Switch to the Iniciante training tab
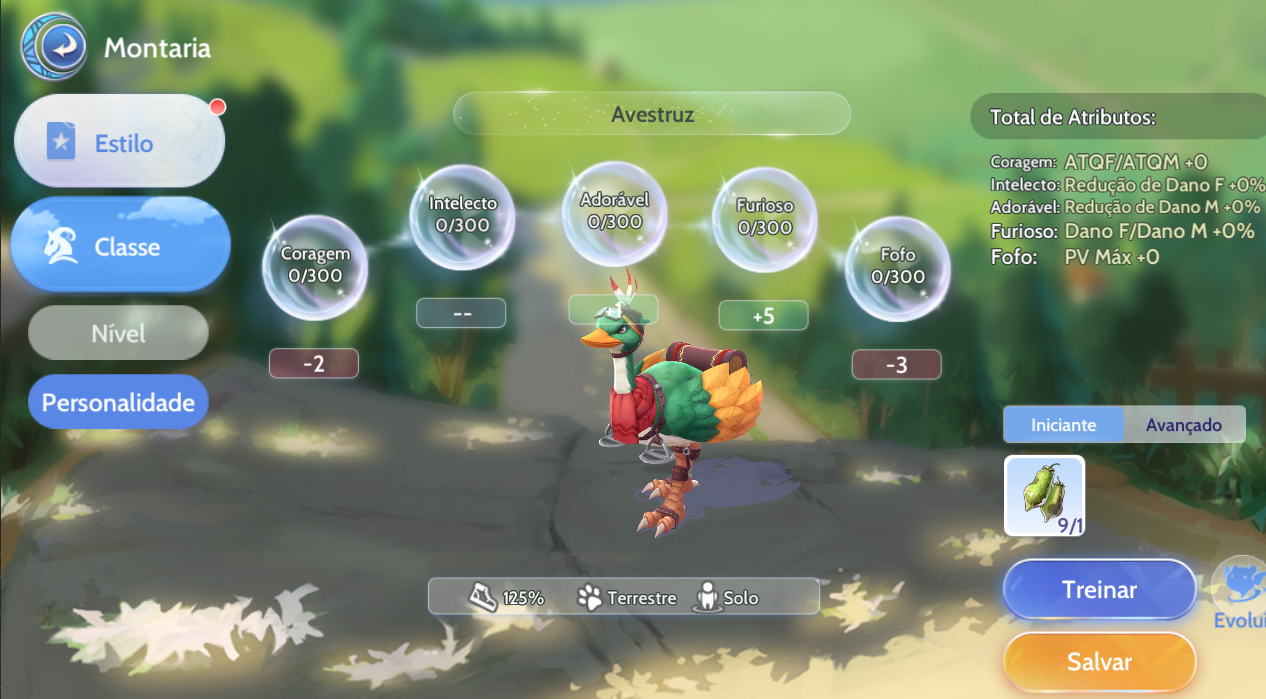This screenshot has height=699, width=1266. (x=1063, y=425)
